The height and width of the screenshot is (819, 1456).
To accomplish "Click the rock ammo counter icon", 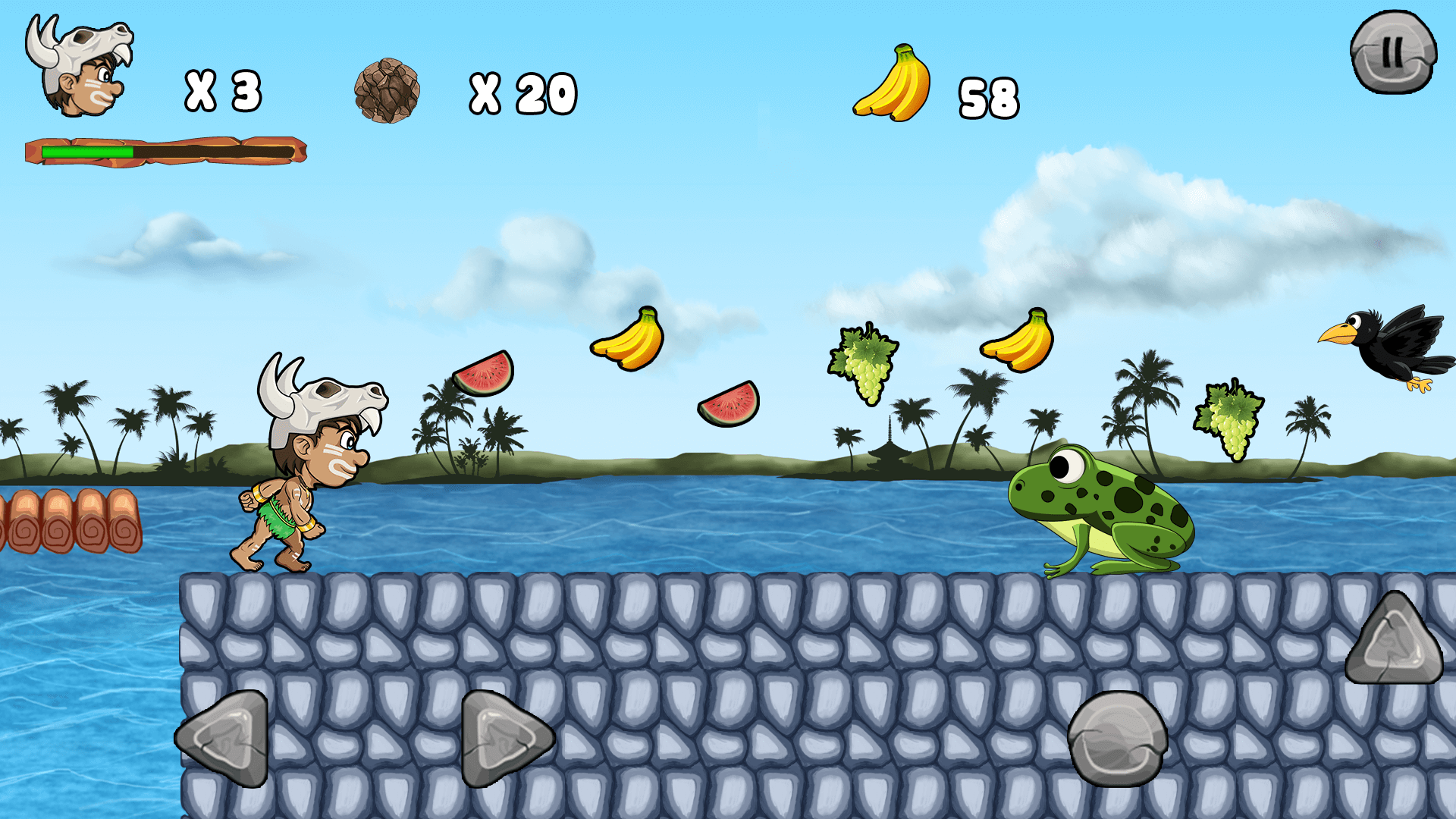I will (x=388, y=91).
